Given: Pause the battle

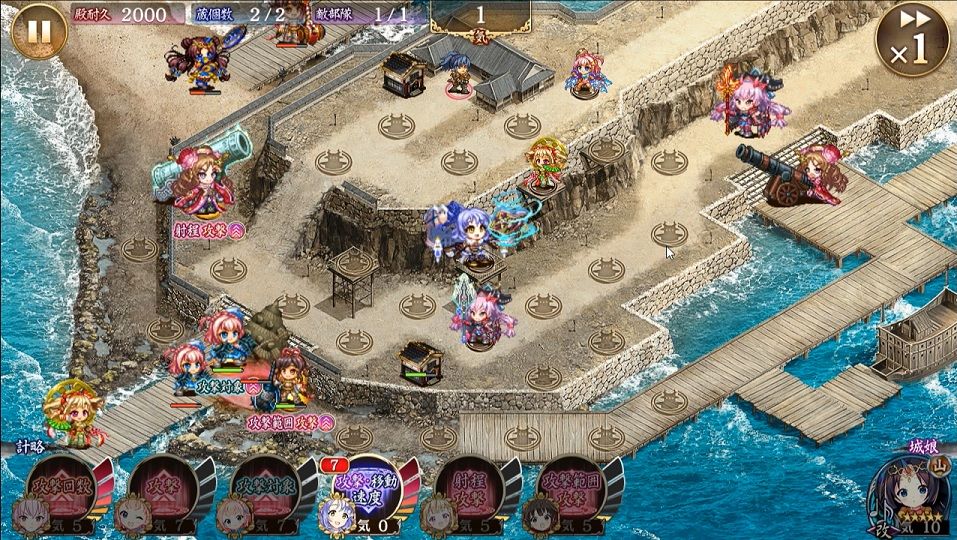Looking at the screenshot, I should point(39,32).
